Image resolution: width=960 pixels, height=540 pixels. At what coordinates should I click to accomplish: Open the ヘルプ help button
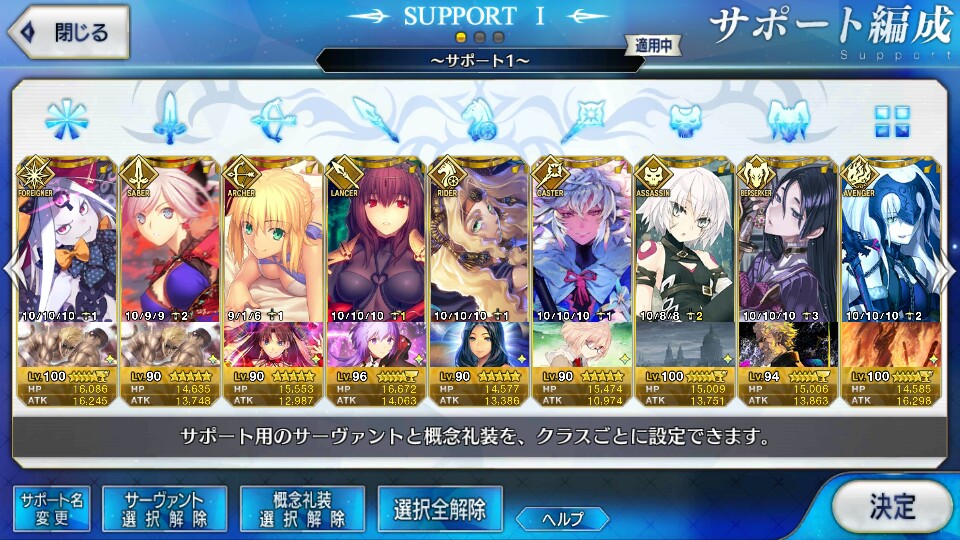tap(562, 518)
